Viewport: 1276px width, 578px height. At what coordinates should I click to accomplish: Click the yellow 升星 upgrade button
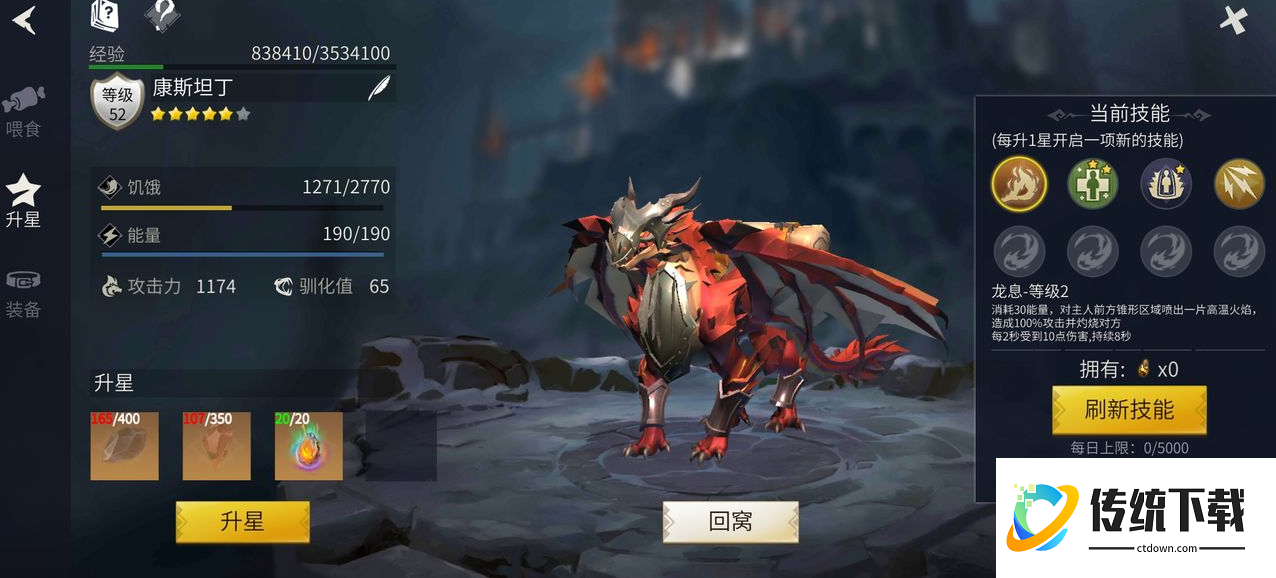[x=243, y=522]
